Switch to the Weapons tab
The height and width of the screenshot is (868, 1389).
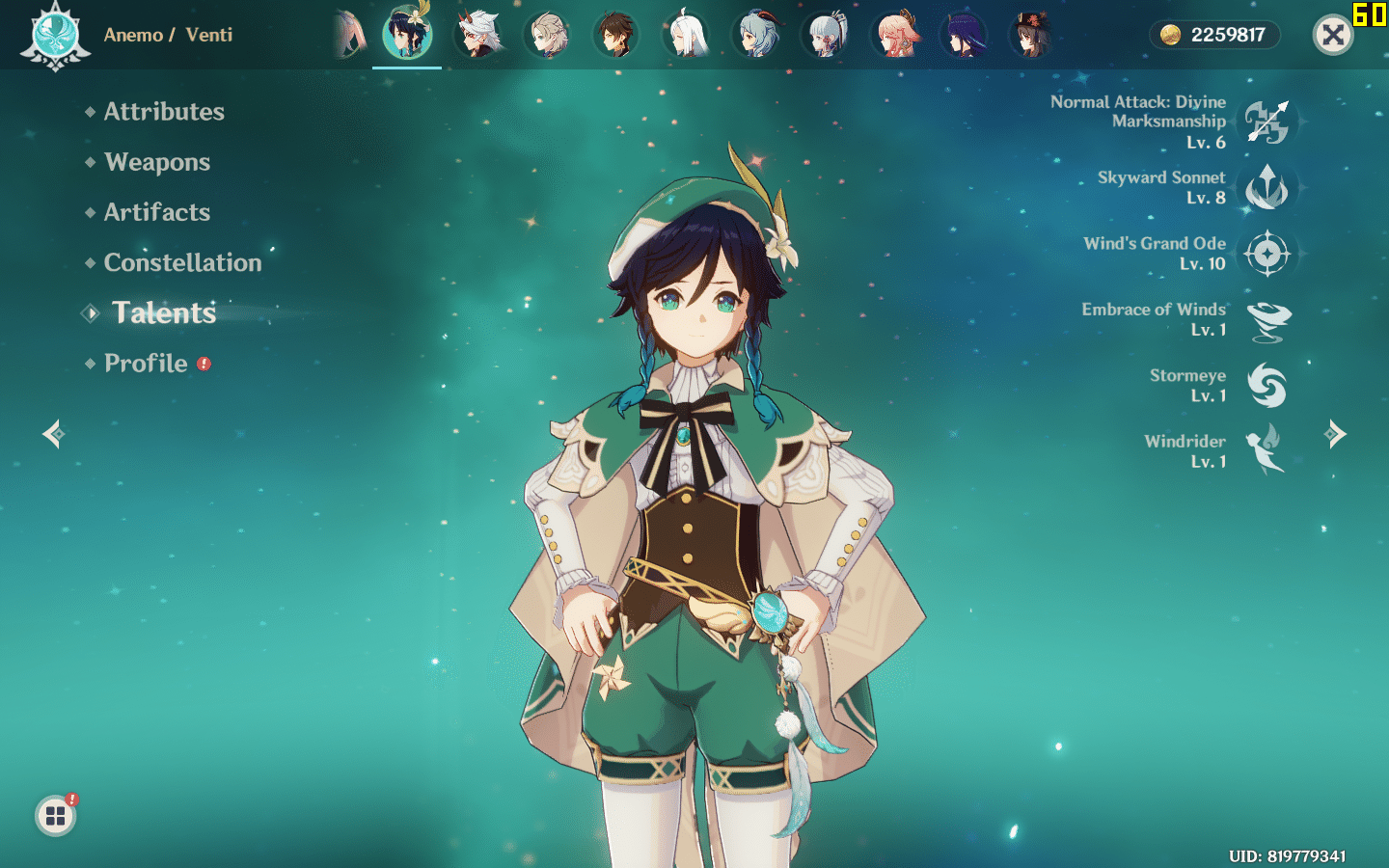point(157,162)
